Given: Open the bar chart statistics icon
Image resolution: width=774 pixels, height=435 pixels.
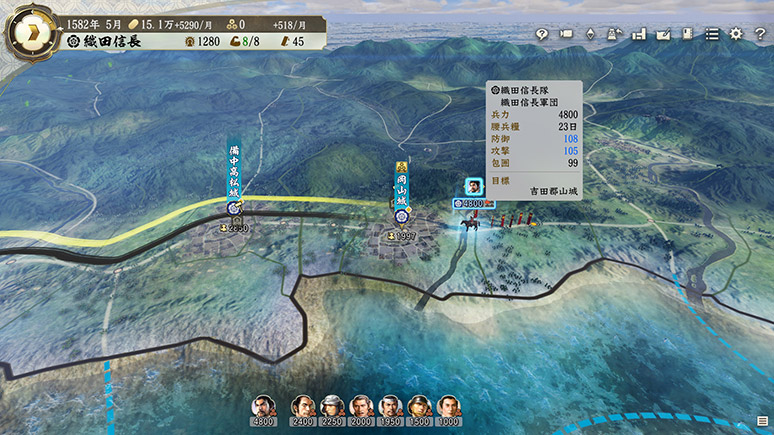Looking at the screenshot, I should (639, 34).
